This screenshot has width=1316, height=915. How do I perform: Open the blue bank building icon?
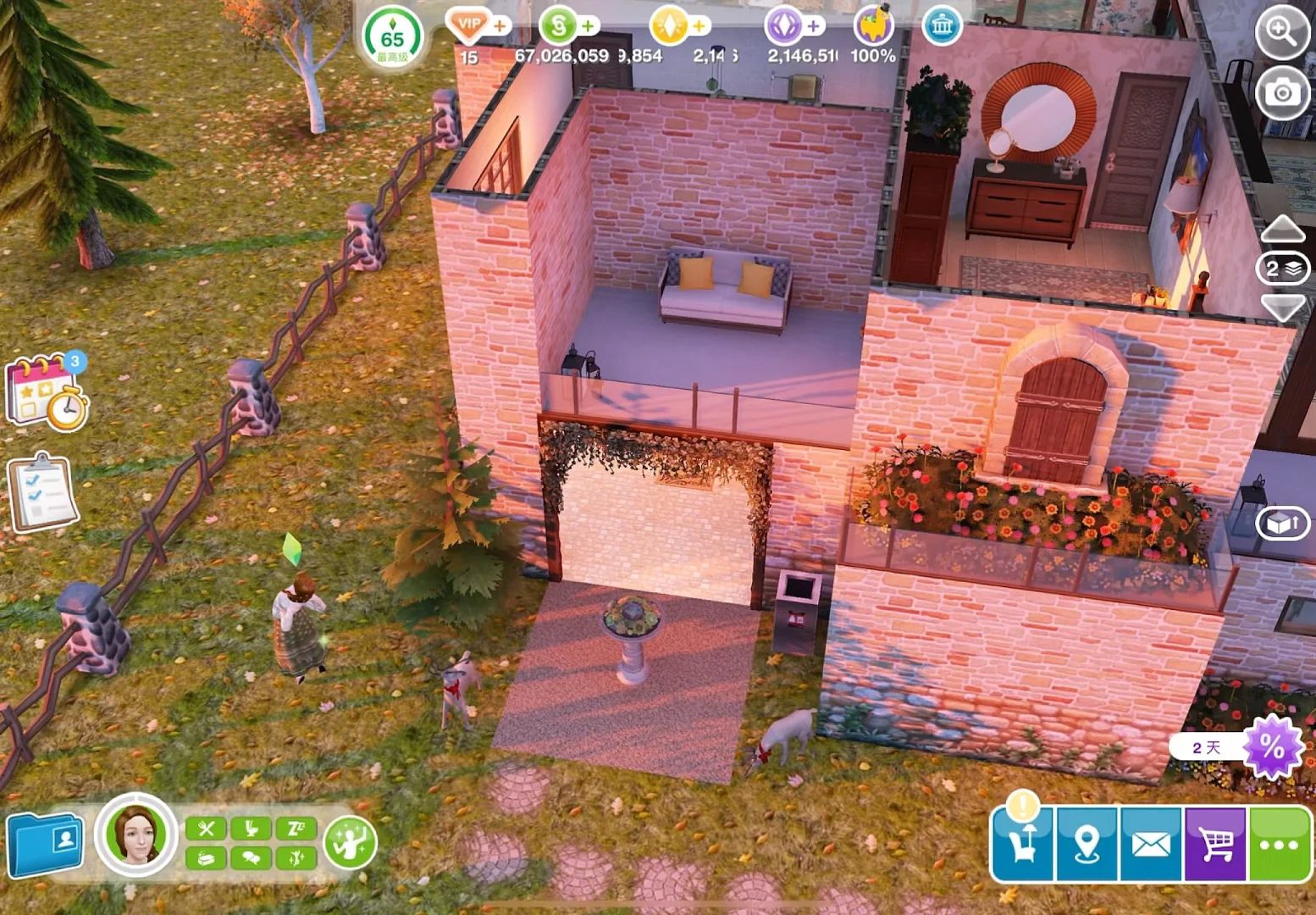[x=942, y=27]
